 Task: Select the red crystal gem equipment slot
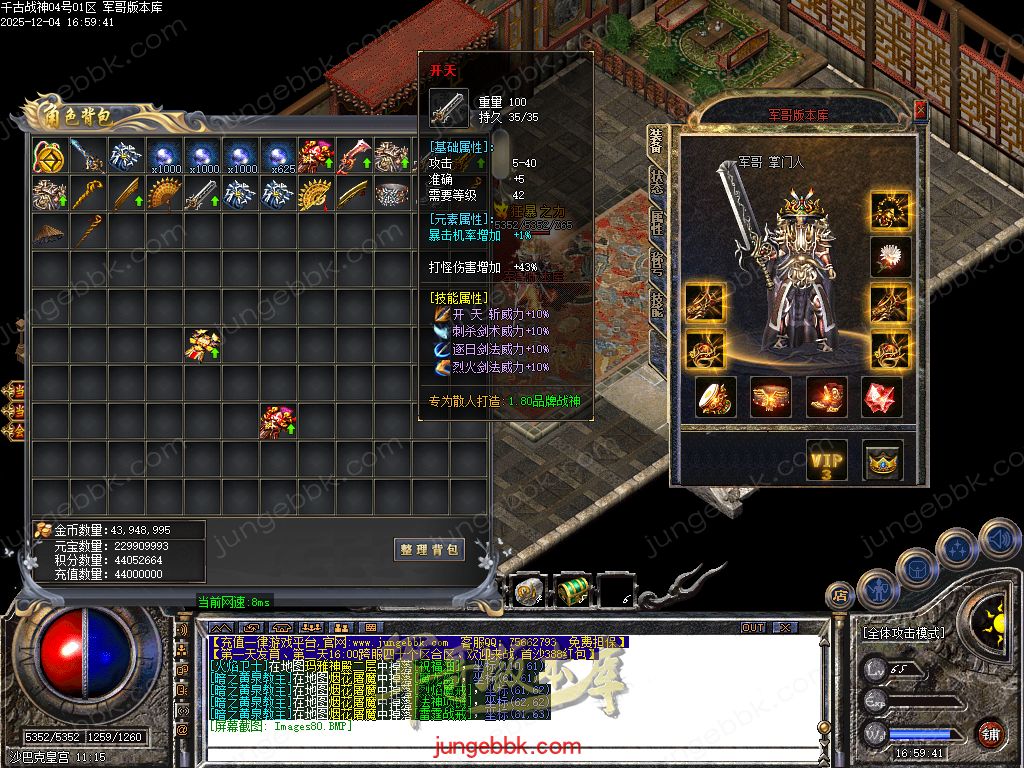point(882,397)
